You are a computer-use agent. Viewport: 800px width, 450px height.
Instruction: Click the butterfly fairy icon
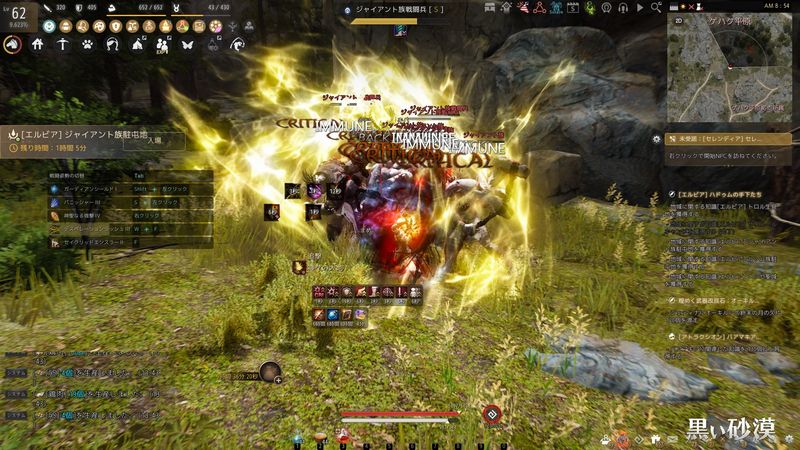tap(186, 45)
